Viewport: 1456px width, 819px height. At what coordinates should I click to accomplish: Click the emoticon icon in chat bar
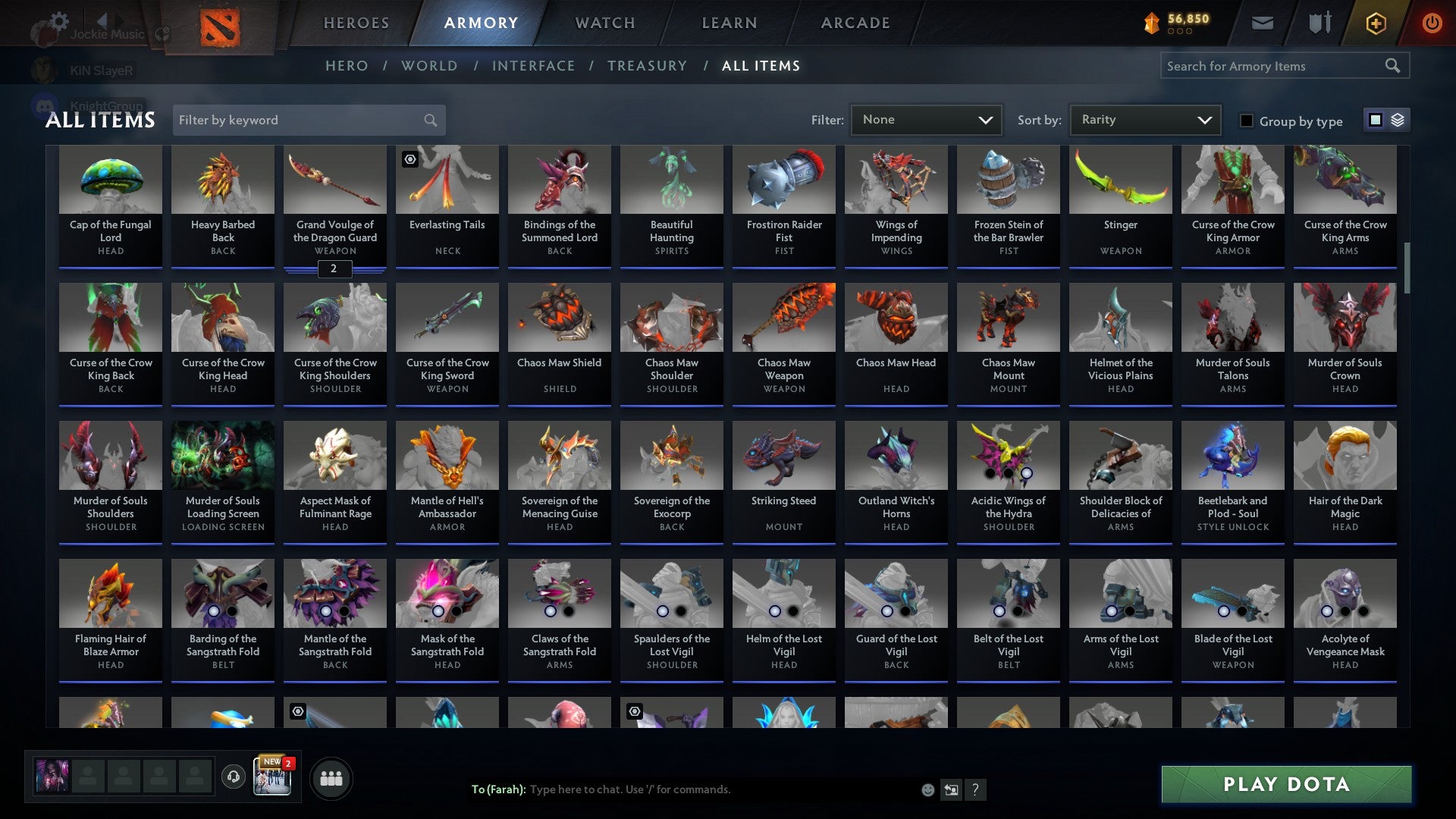click(x=927, y=789)
